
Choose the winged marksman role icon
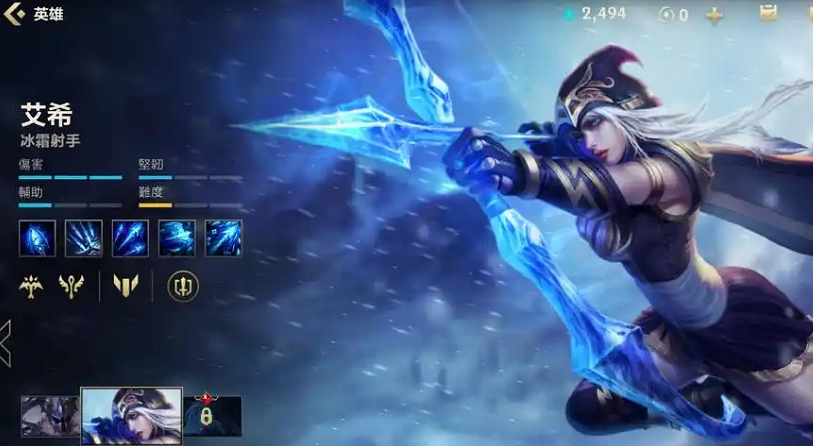31,287
